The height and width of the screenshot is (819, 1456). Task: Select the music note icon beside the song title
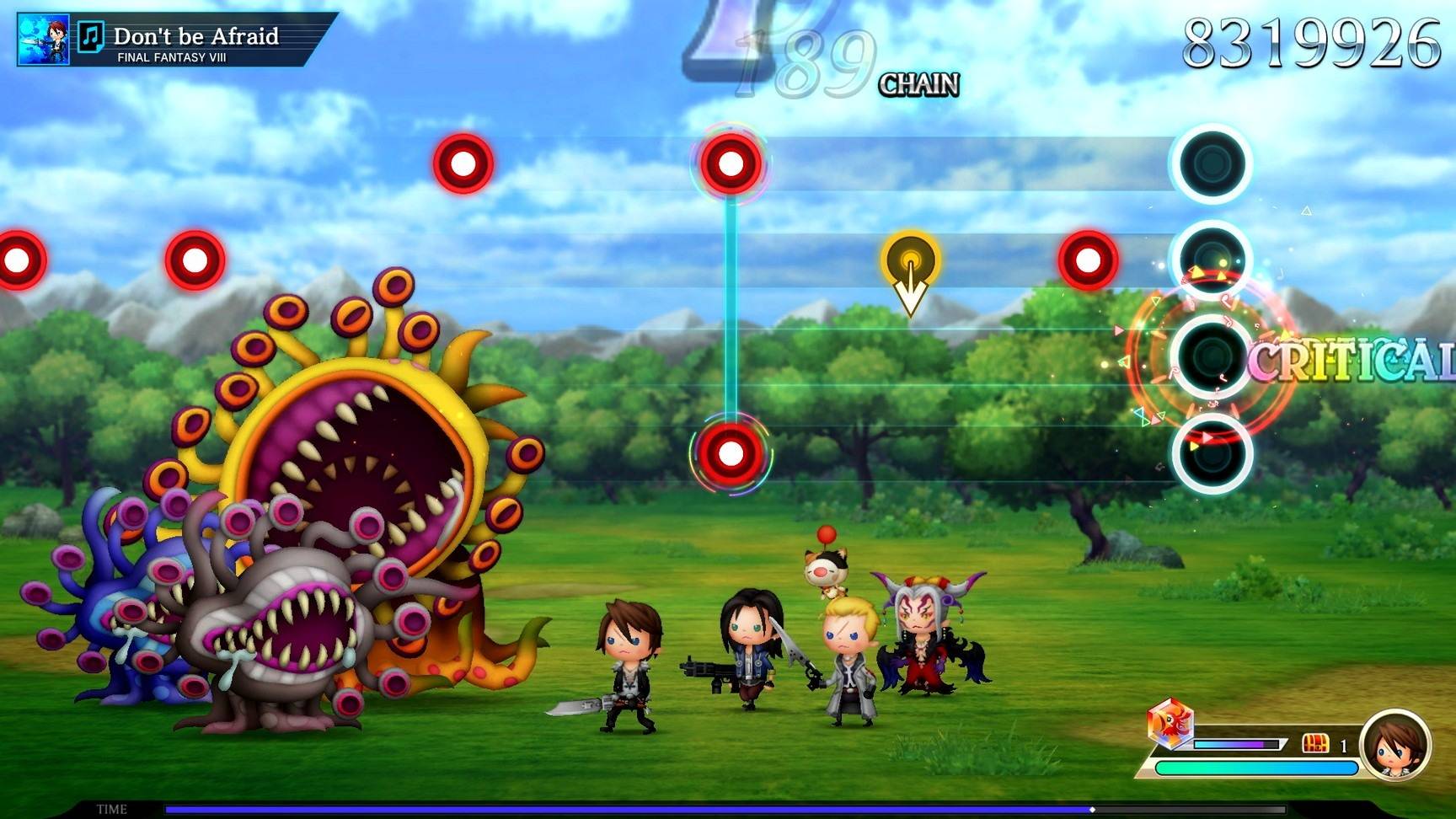pyautogui.click(x=91, y=36)
